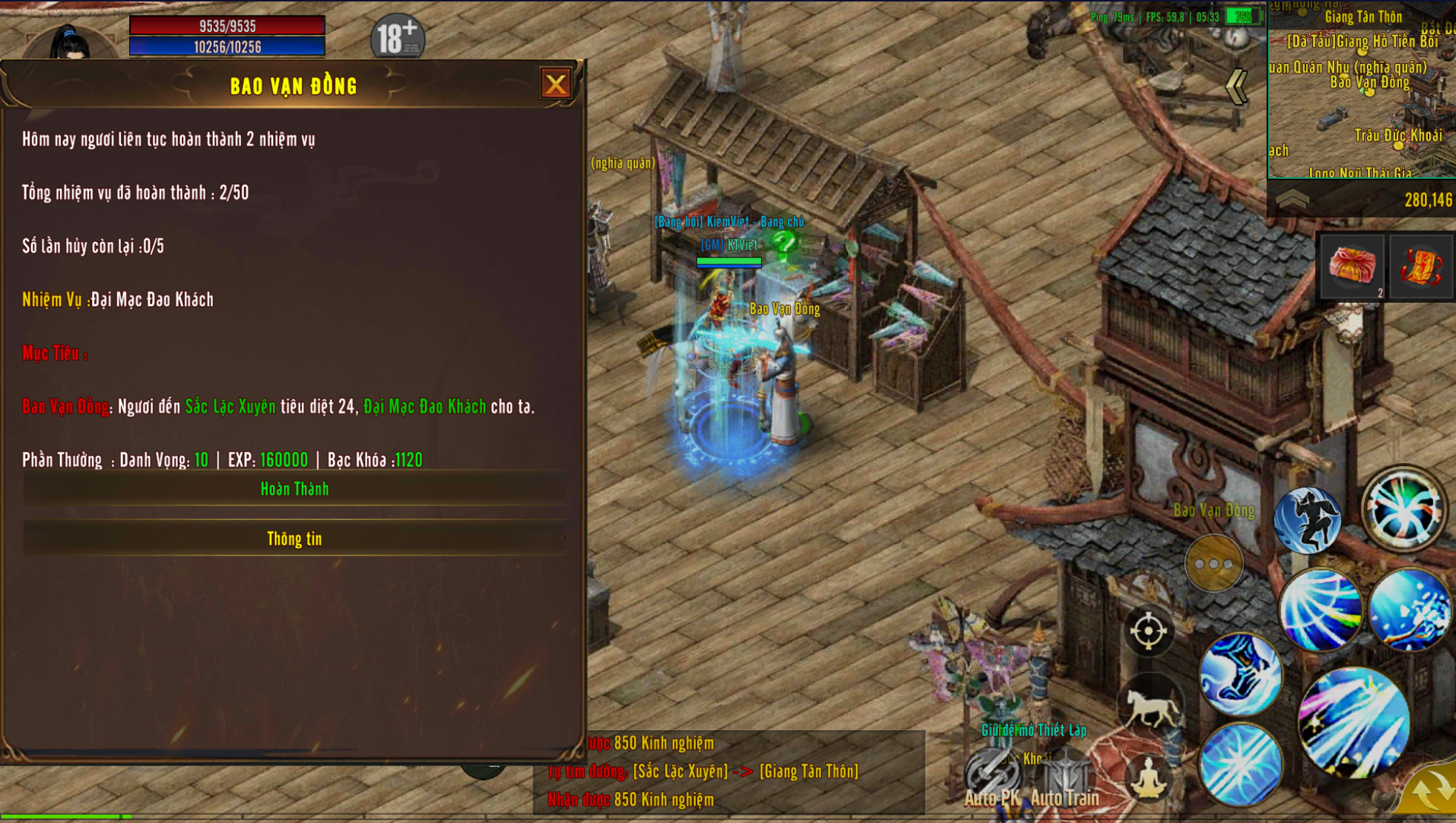Select the Thông tin option
Image resolution: width=1456 pixels, height=823 pixels.
(294, 539)
